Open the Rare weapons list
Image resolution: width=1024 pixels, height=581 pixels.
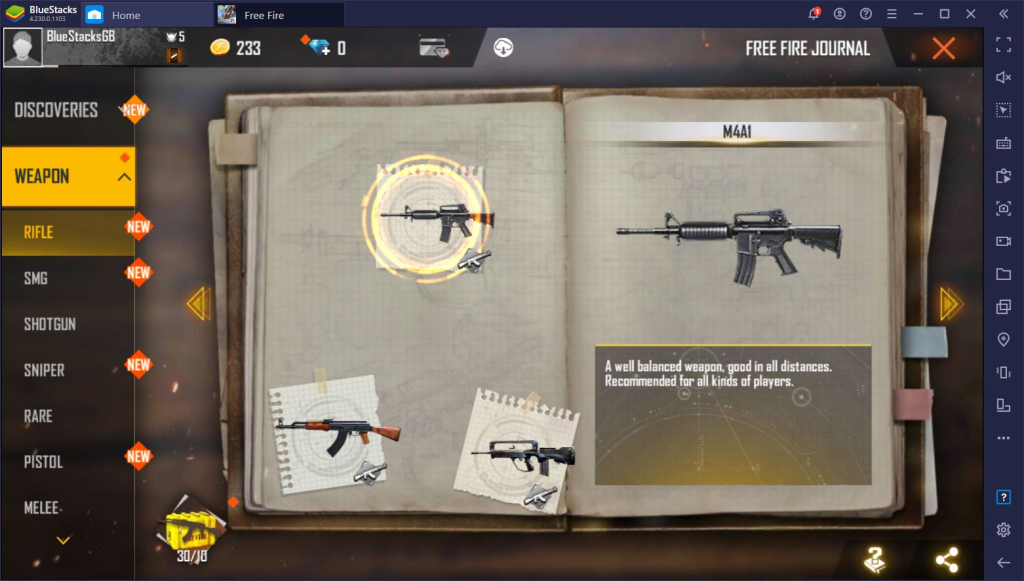38,416
